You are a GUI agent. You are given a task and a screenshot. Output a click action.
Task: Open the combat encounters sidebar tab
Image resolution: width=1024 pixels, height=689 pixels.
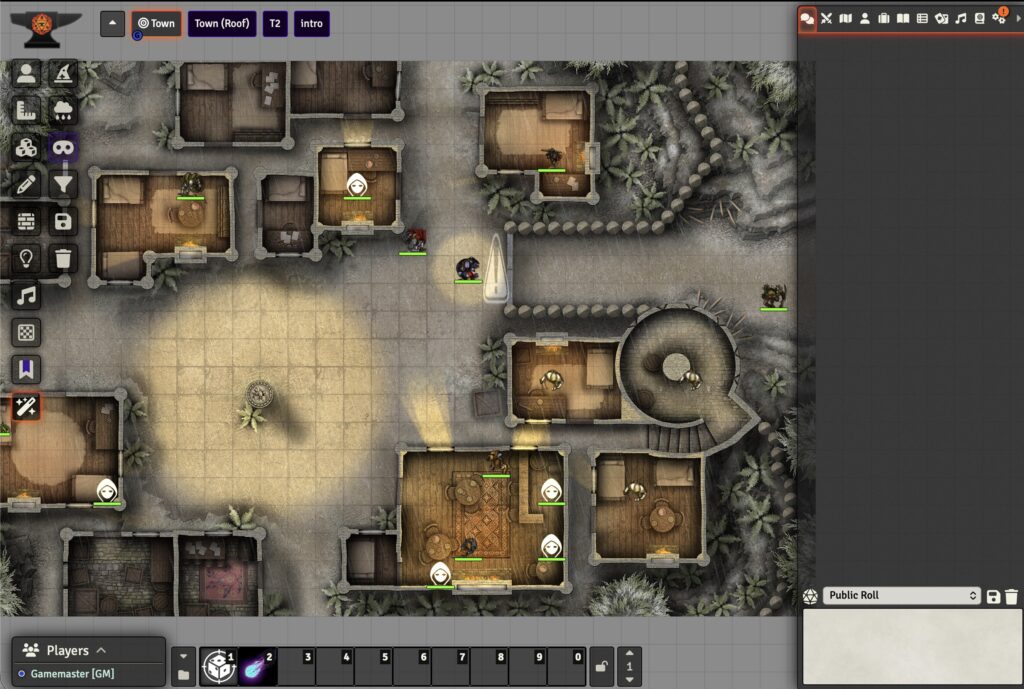(x=827, y=18)
